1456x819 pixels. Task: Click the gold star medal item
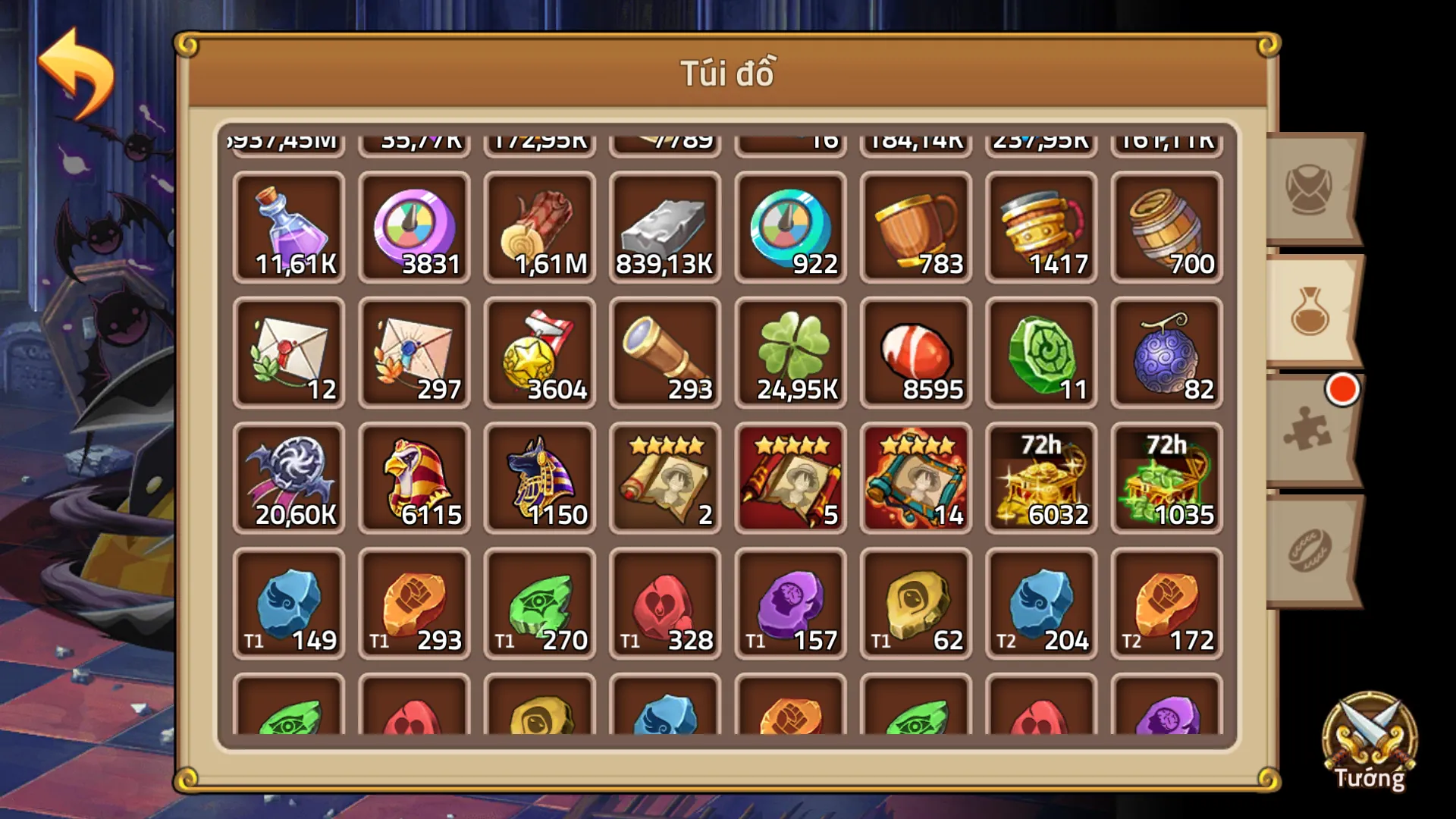click(539, 353)
